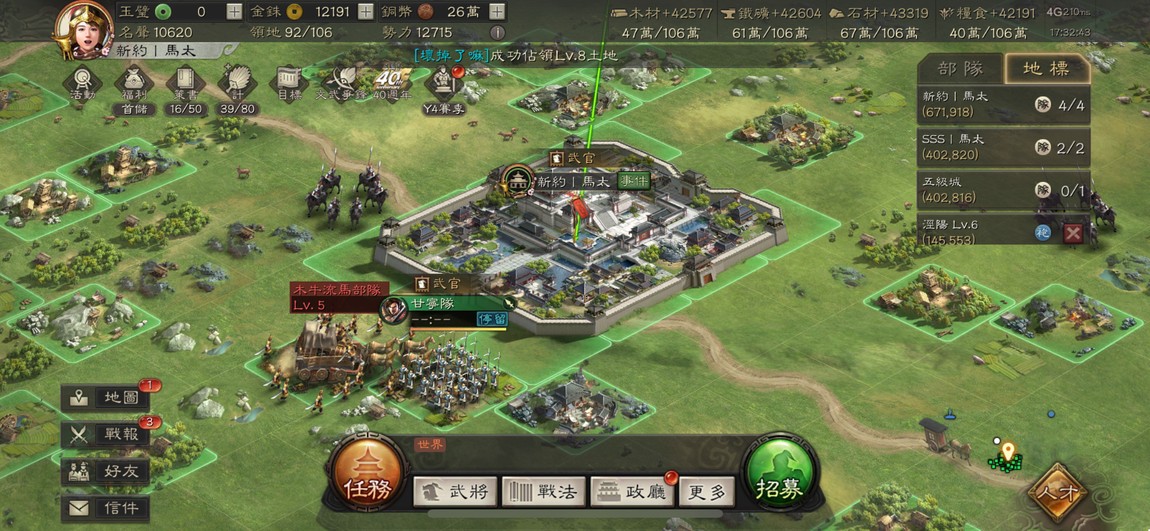Open the 信件 mail inbox
This screenshot has height=531, width=1150.
(105, 509)
